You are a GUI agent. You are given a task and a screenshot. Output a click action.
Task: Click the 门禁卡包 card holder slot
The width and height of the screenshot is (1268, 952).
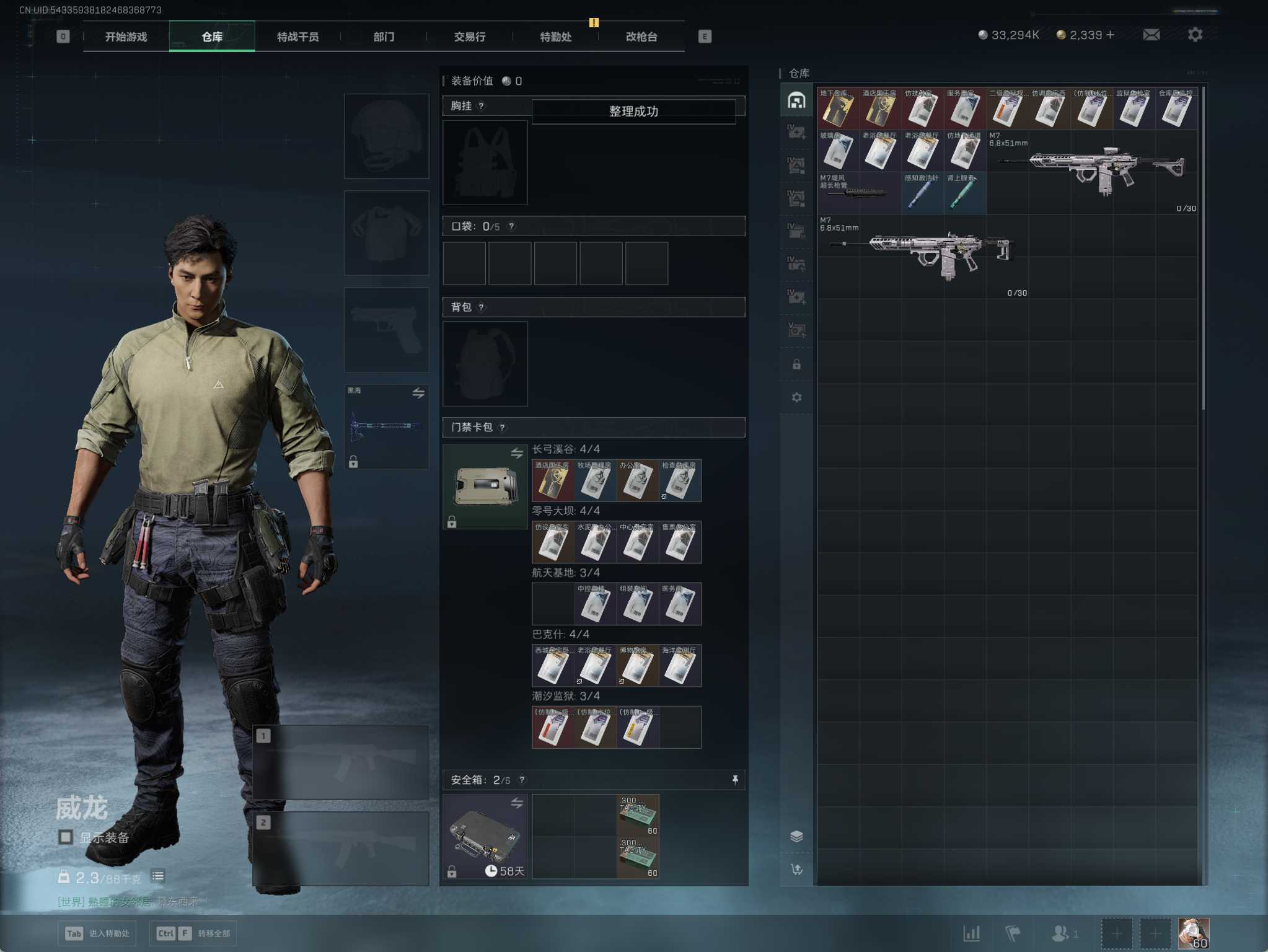pyautogui.click(x=485, y=487)
